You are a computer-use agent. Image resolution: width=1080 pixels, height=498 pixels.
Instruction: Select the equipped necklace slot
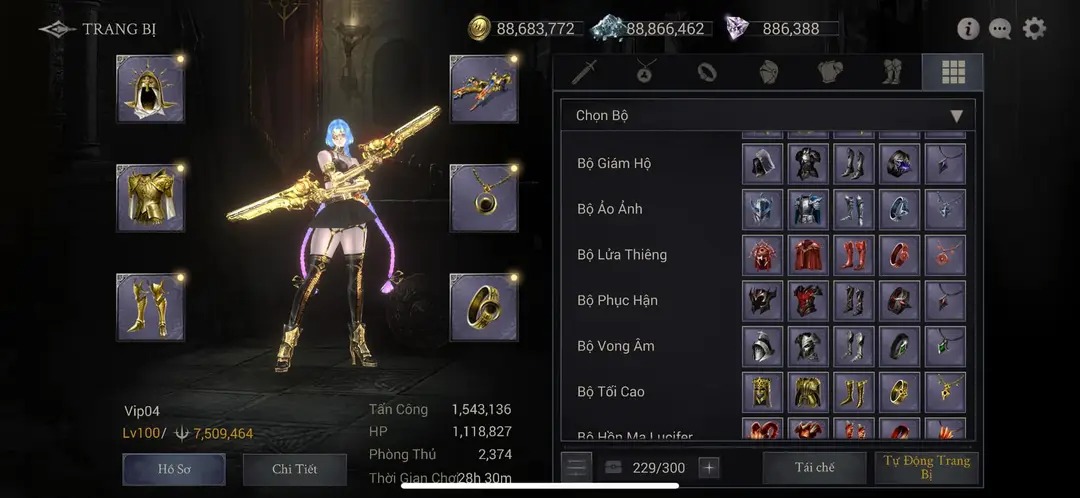(x=484, y=198)
